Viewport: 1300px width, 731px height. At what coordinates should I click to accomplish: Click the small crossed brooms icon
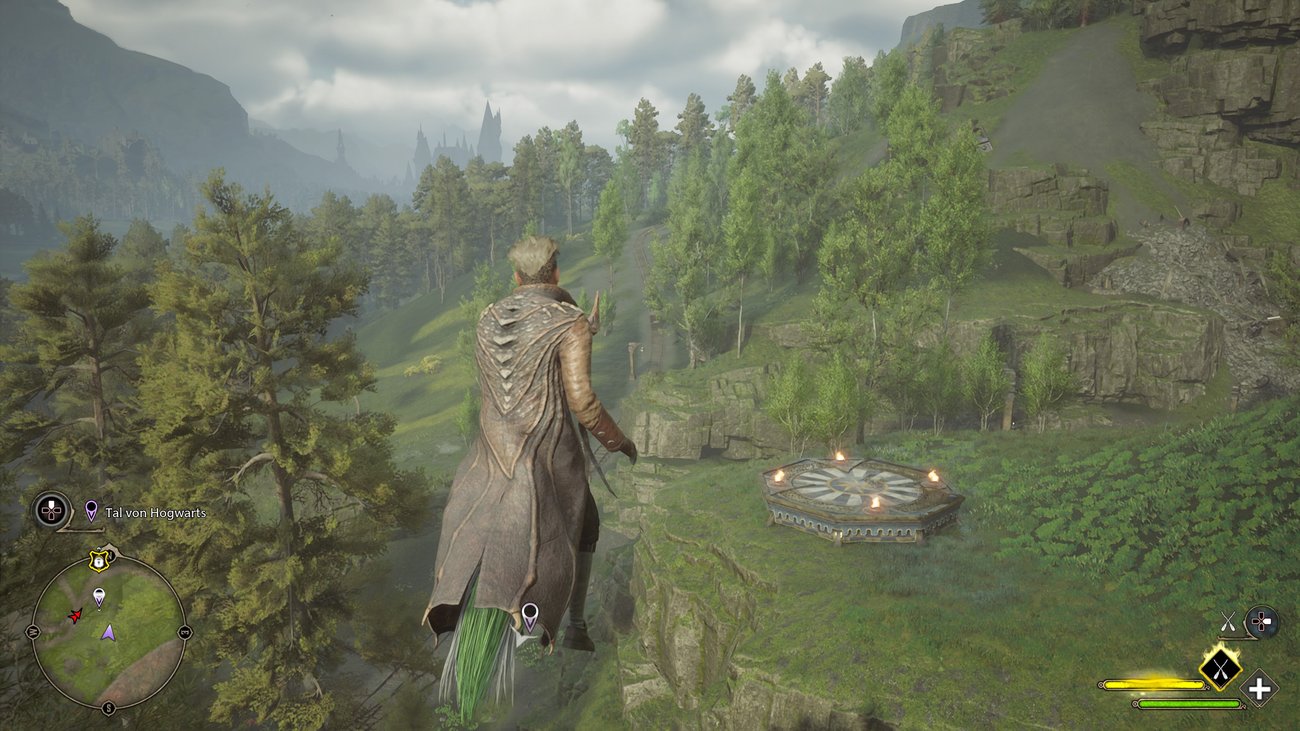click(1228, 623)
